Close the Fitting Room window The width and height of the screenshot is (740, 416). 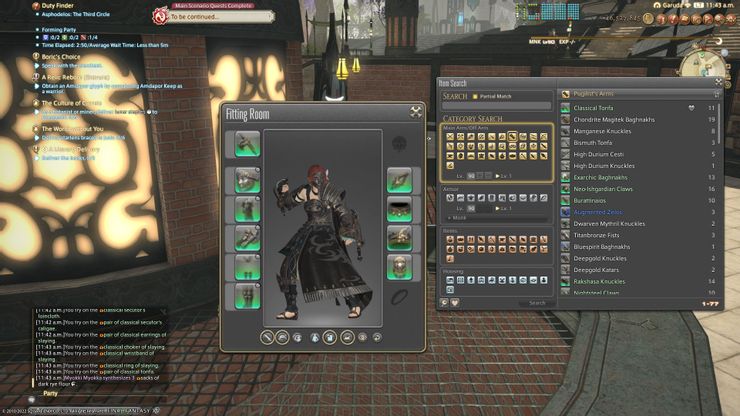416,112
